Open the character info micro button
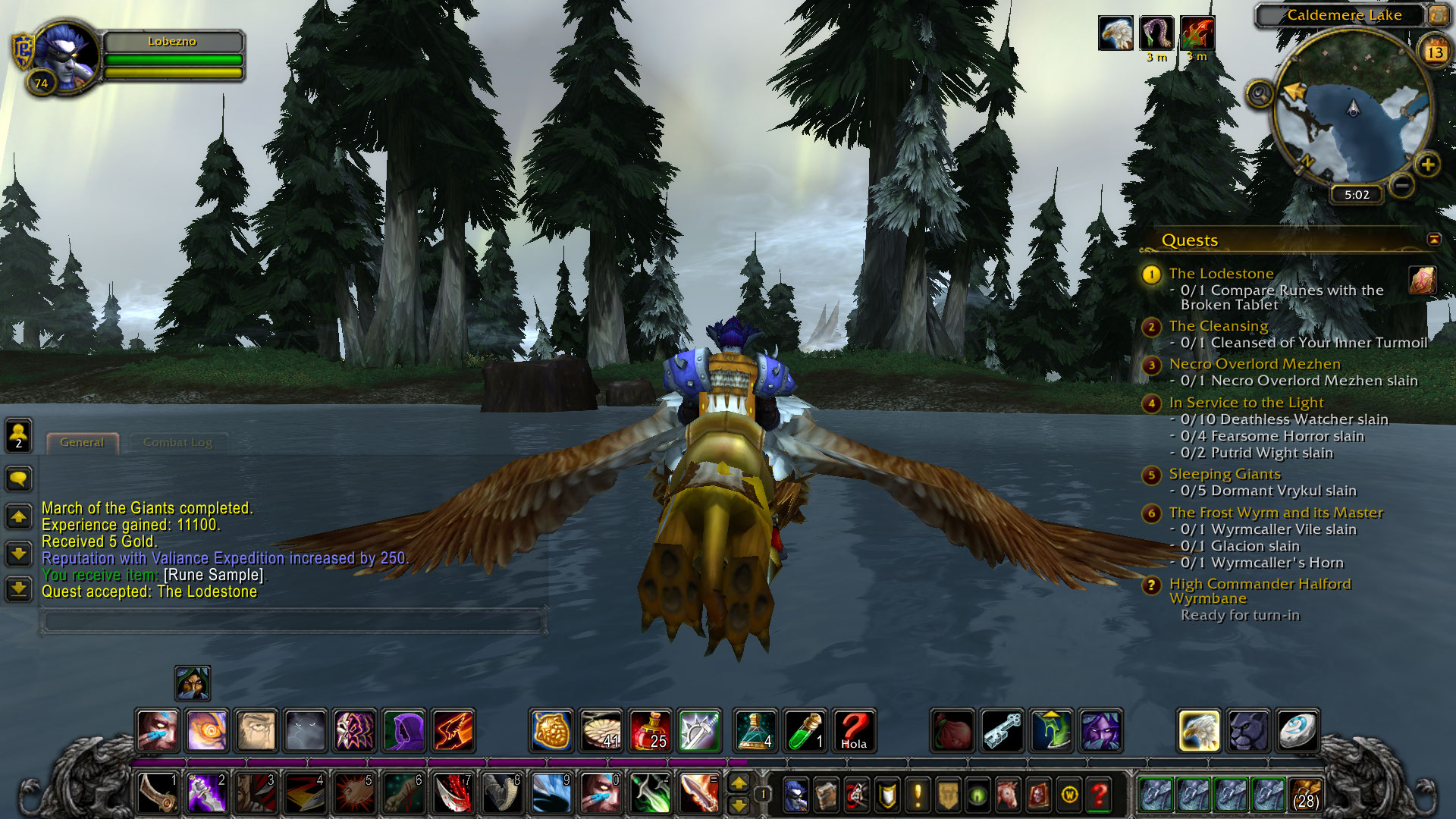The height and width of the screenshot is (819, 1456). [x=795, y=795]
